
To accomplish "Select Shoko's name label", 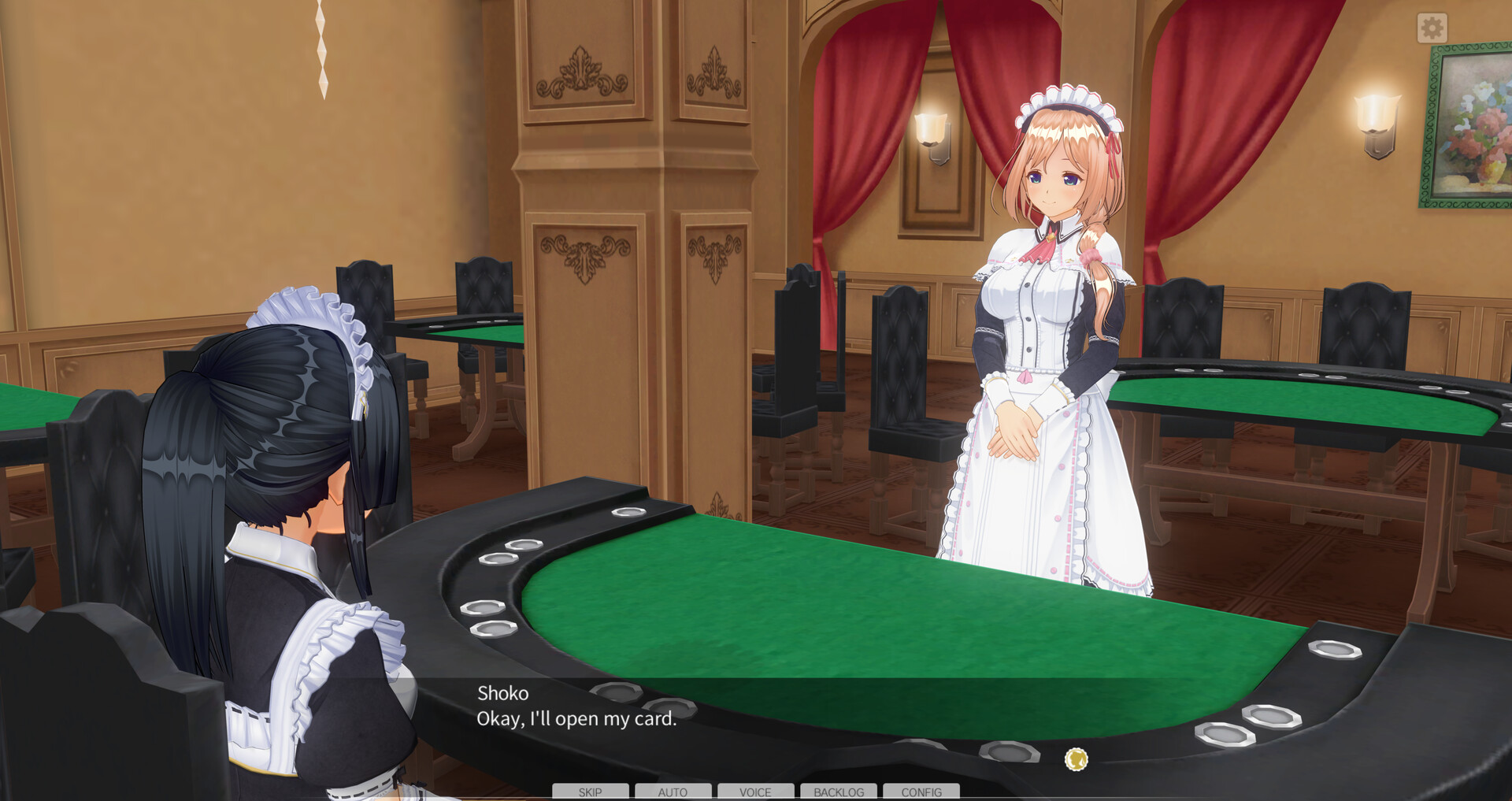I will click(502, 693).
